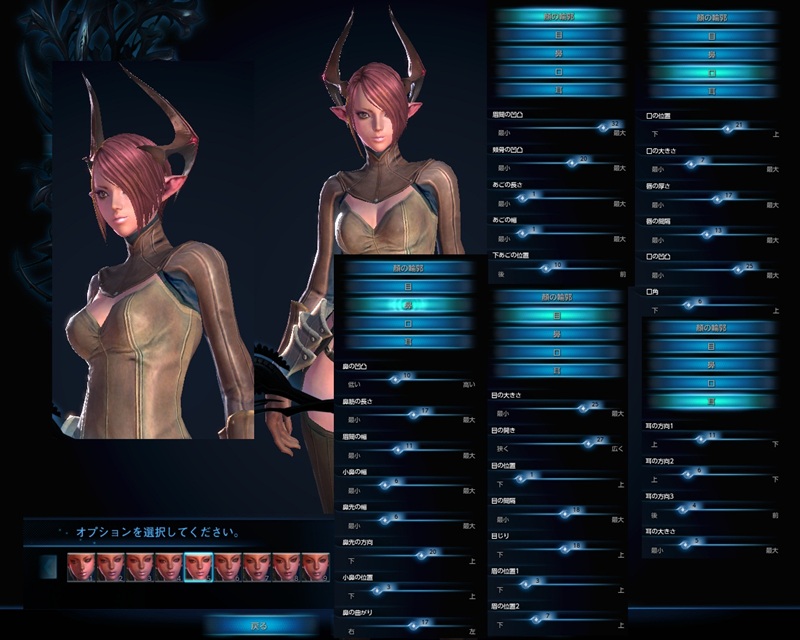The width and height of the screenshot is (800, 640).
Task: Switch to the highlighted 耳 ears tab
Action: click(710, 401)
